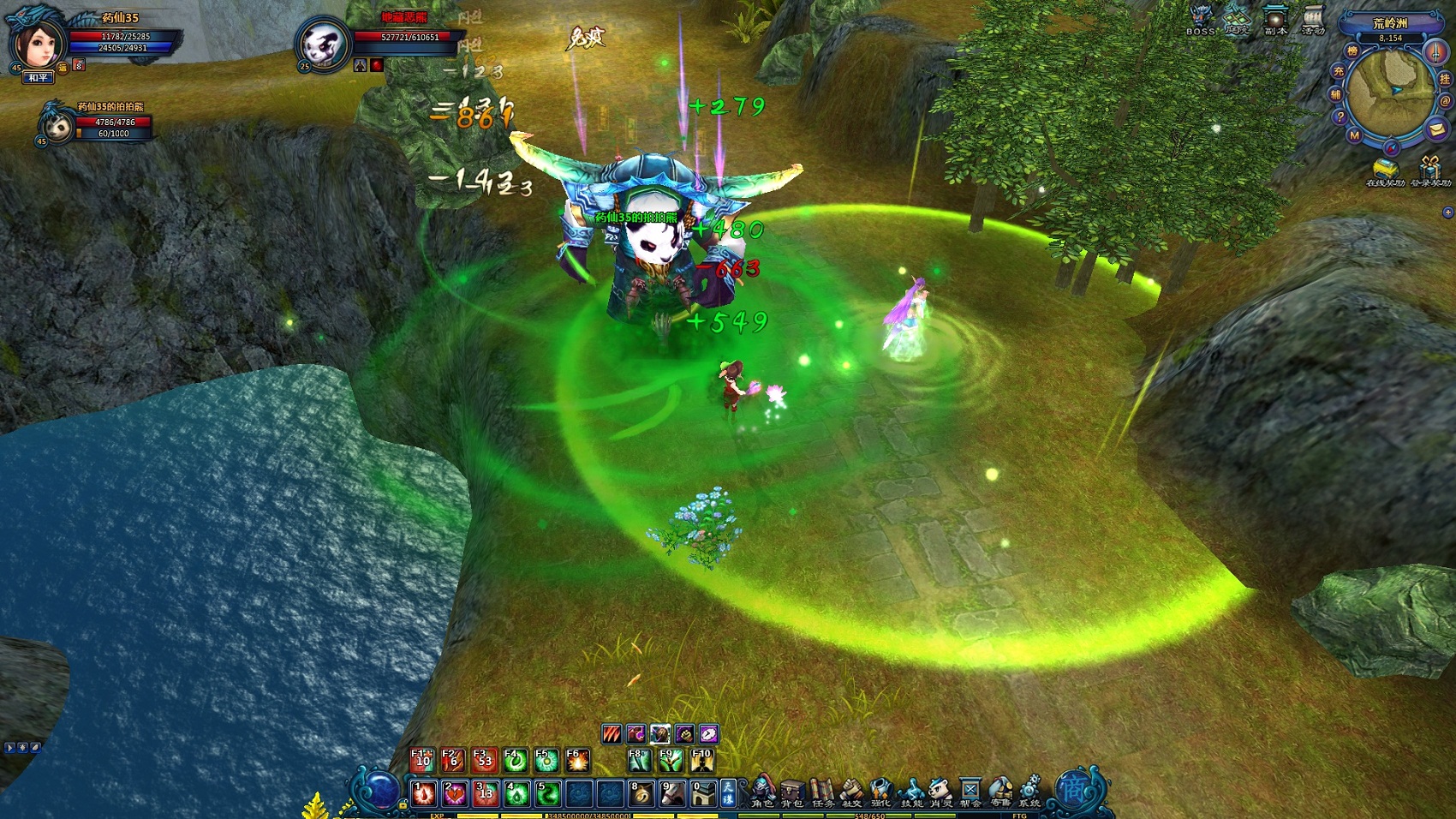This screenshot has height=819, width=1456.
Task: Use the F6 fire burst skill
Action: tap(577, 760)
